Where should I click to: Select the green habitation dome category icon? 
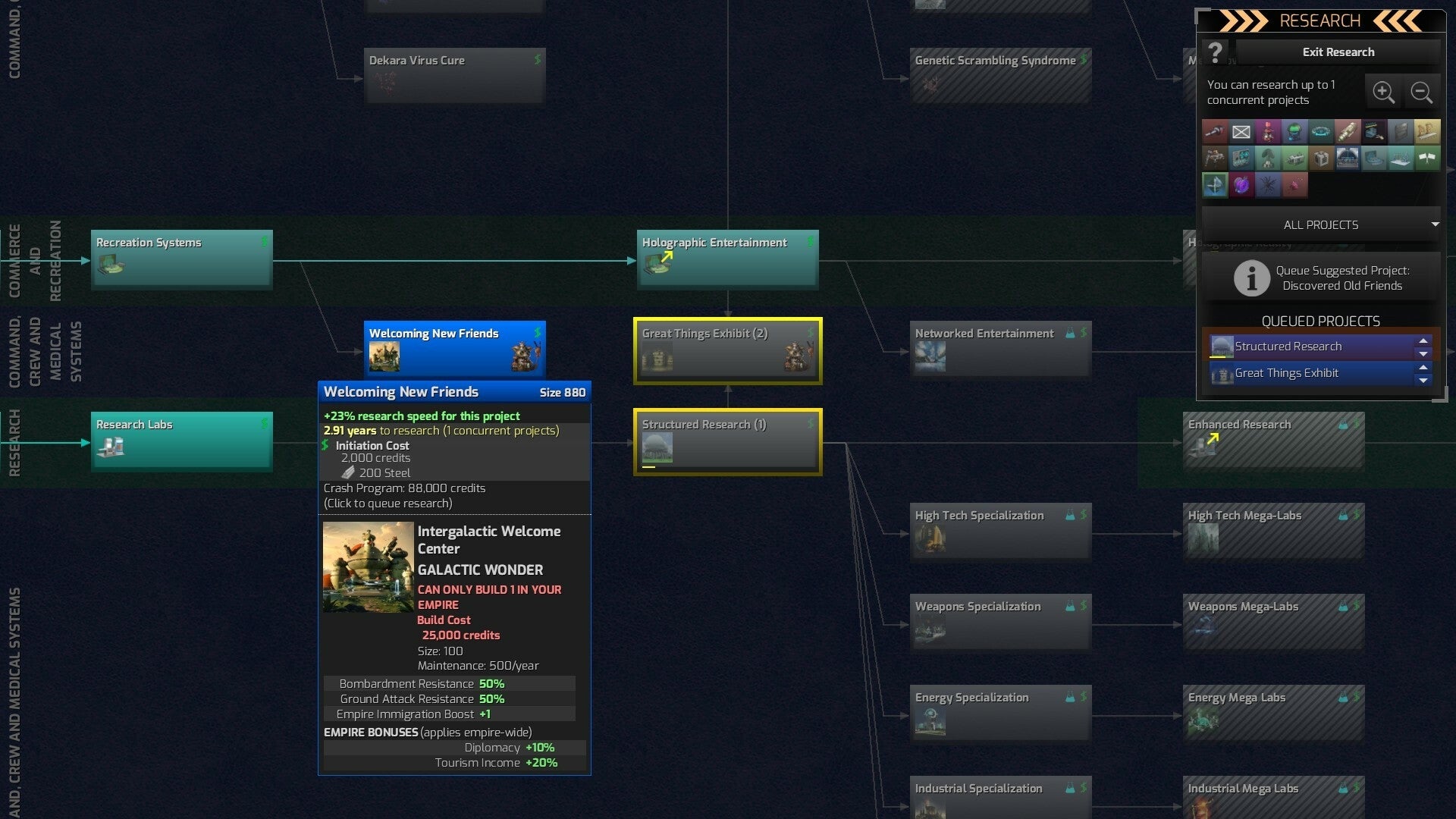pyautogui.click(x=1294, y=131)
